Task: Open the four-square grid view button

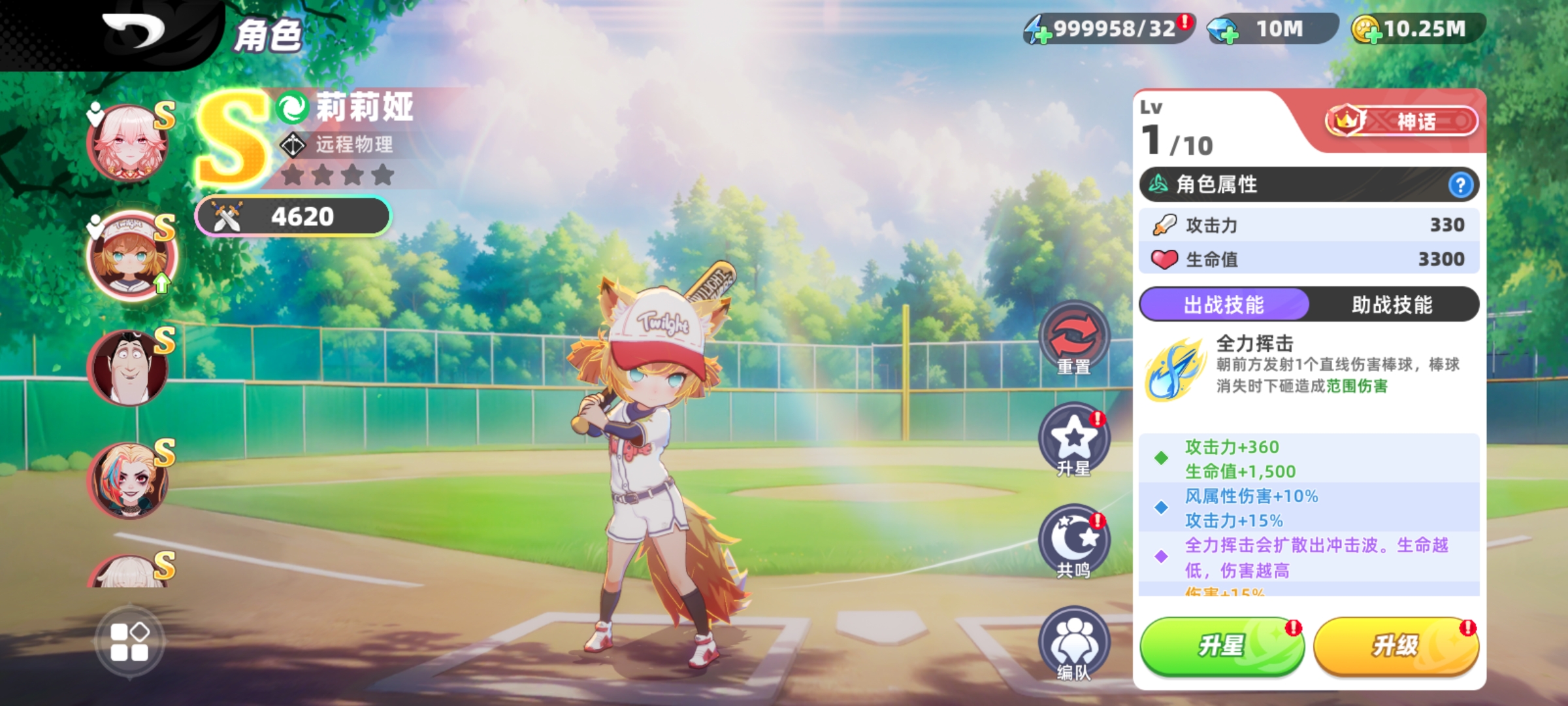Action: click(x=129, y=642)
